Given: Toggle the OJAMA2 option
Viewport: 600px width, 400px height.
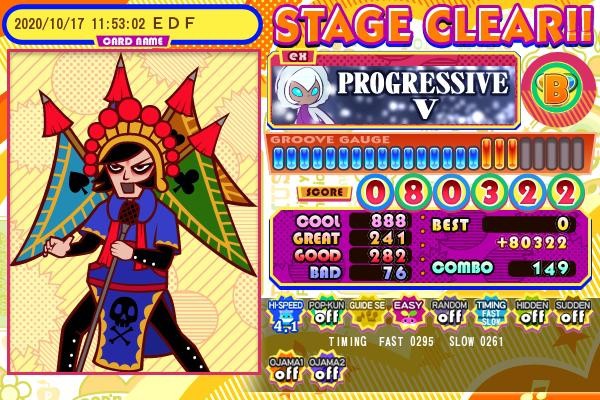Looking at the screenshot, I should (324, 369).
